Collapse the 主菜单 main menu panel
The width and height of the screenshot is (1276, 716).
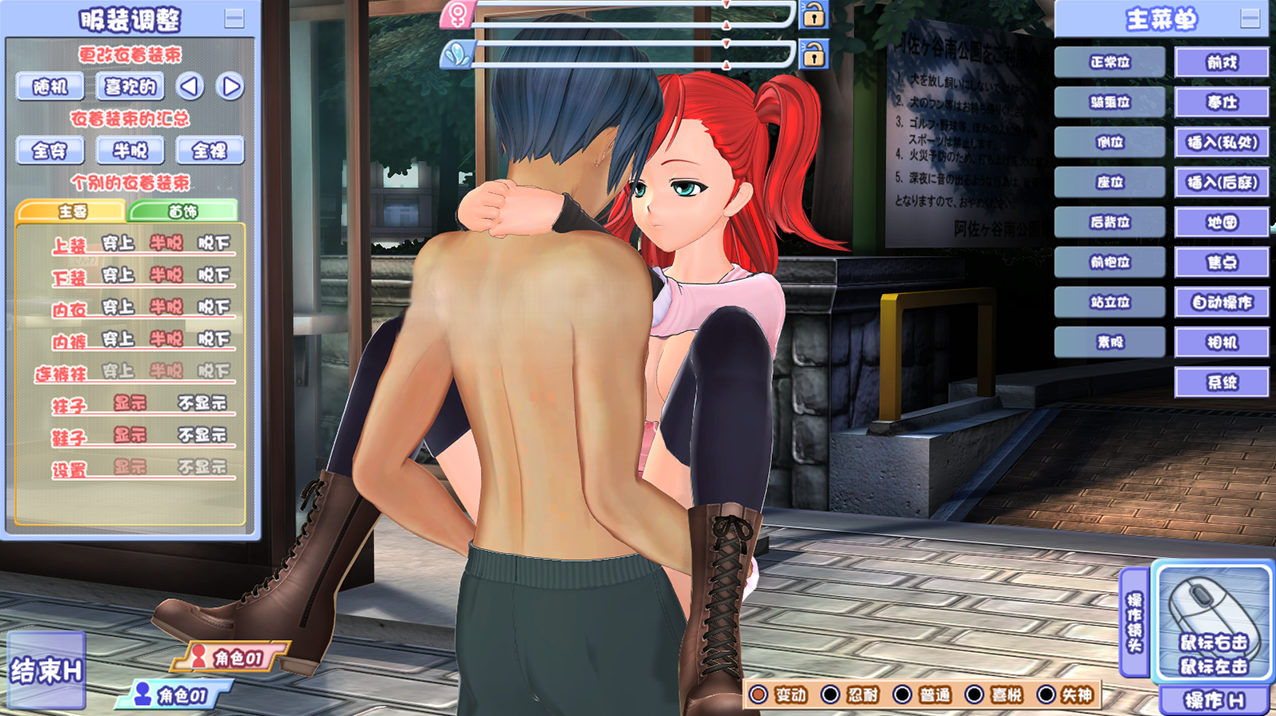1250,18
